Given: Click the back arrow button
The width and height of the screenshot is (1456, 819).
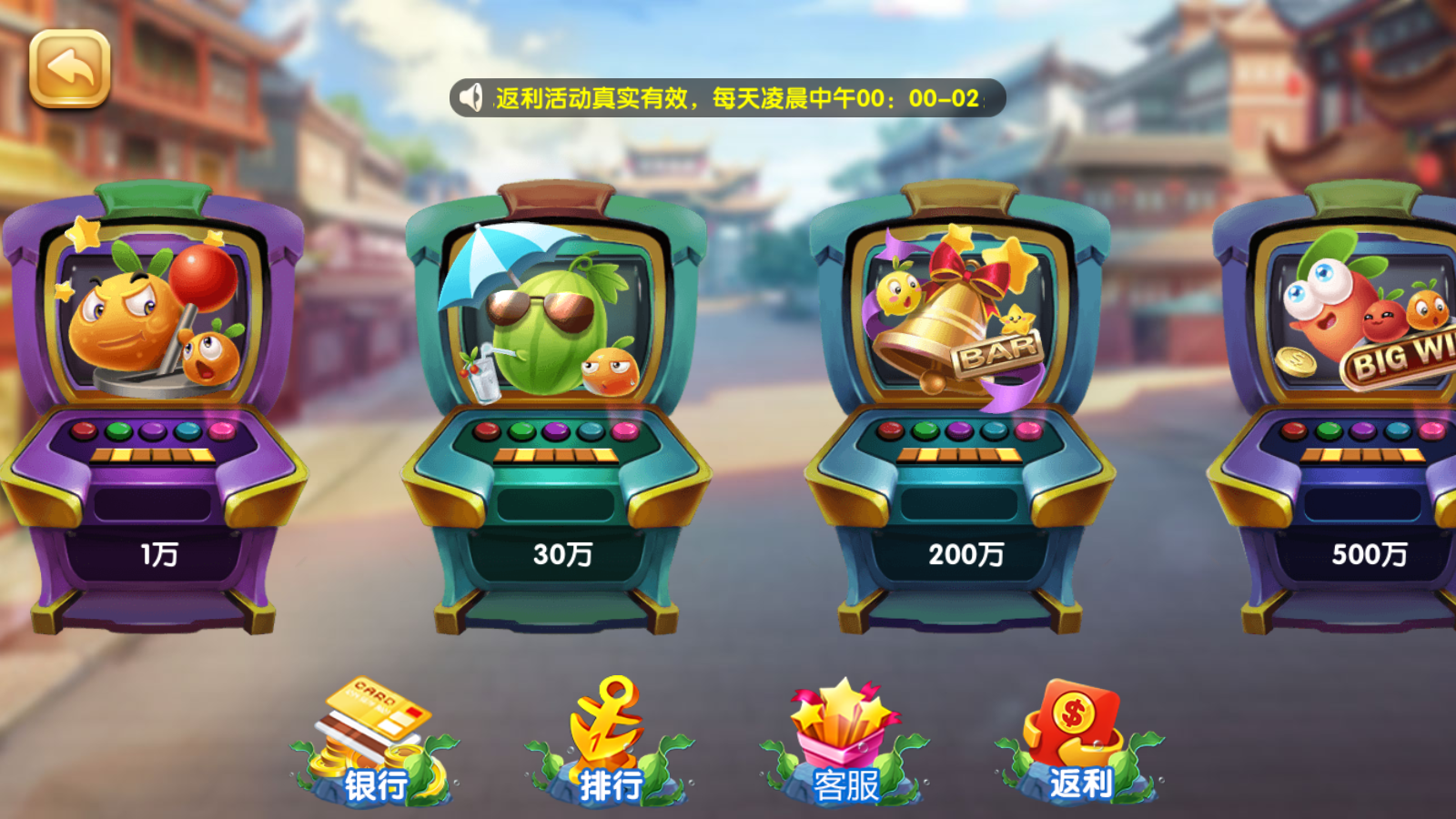Looking at the screenshot, I should [70, 67].
